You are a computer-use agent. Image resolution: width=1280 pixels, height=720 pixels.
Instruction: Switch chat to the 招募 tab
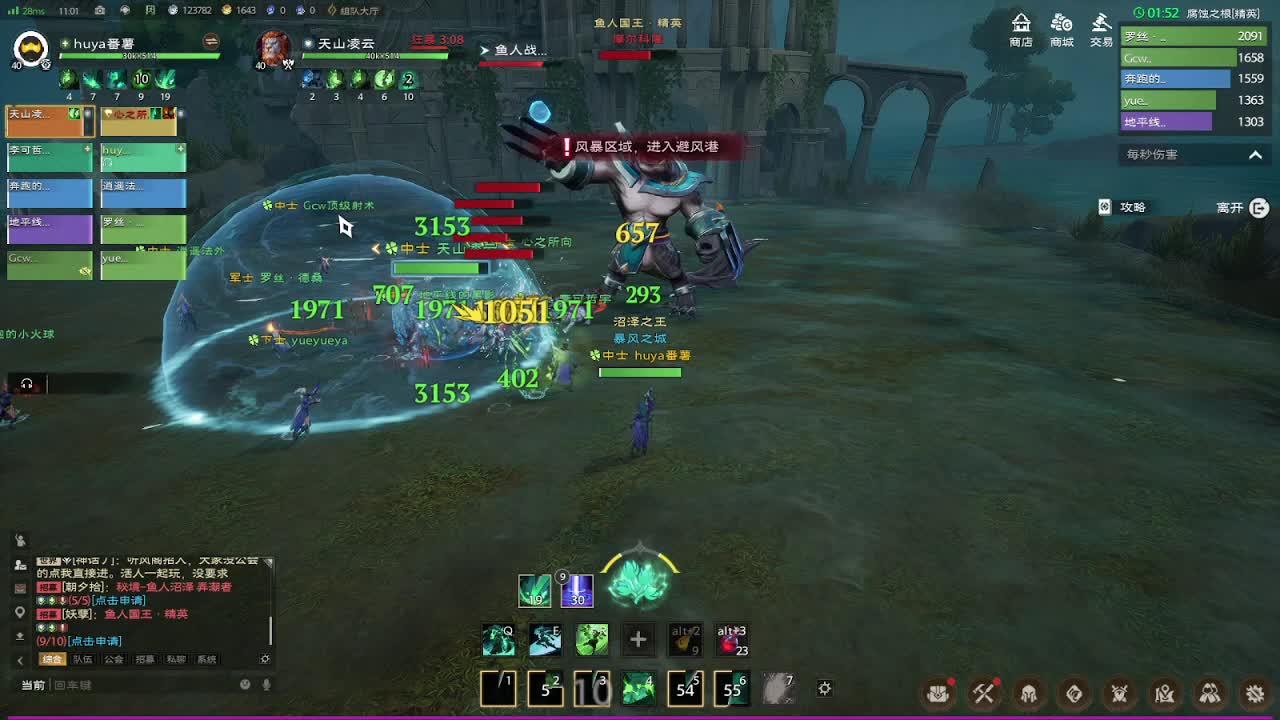pos(145,660)
